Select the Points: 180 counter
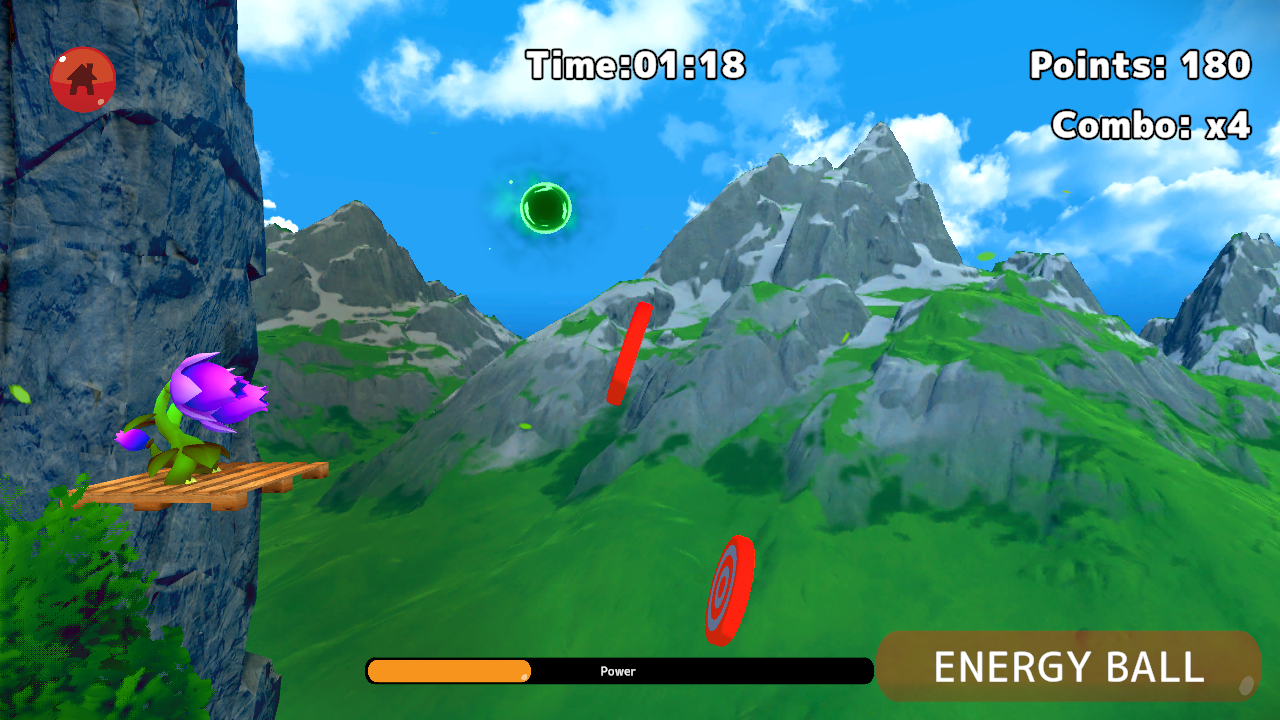1280x720 pixels. 1138,65
